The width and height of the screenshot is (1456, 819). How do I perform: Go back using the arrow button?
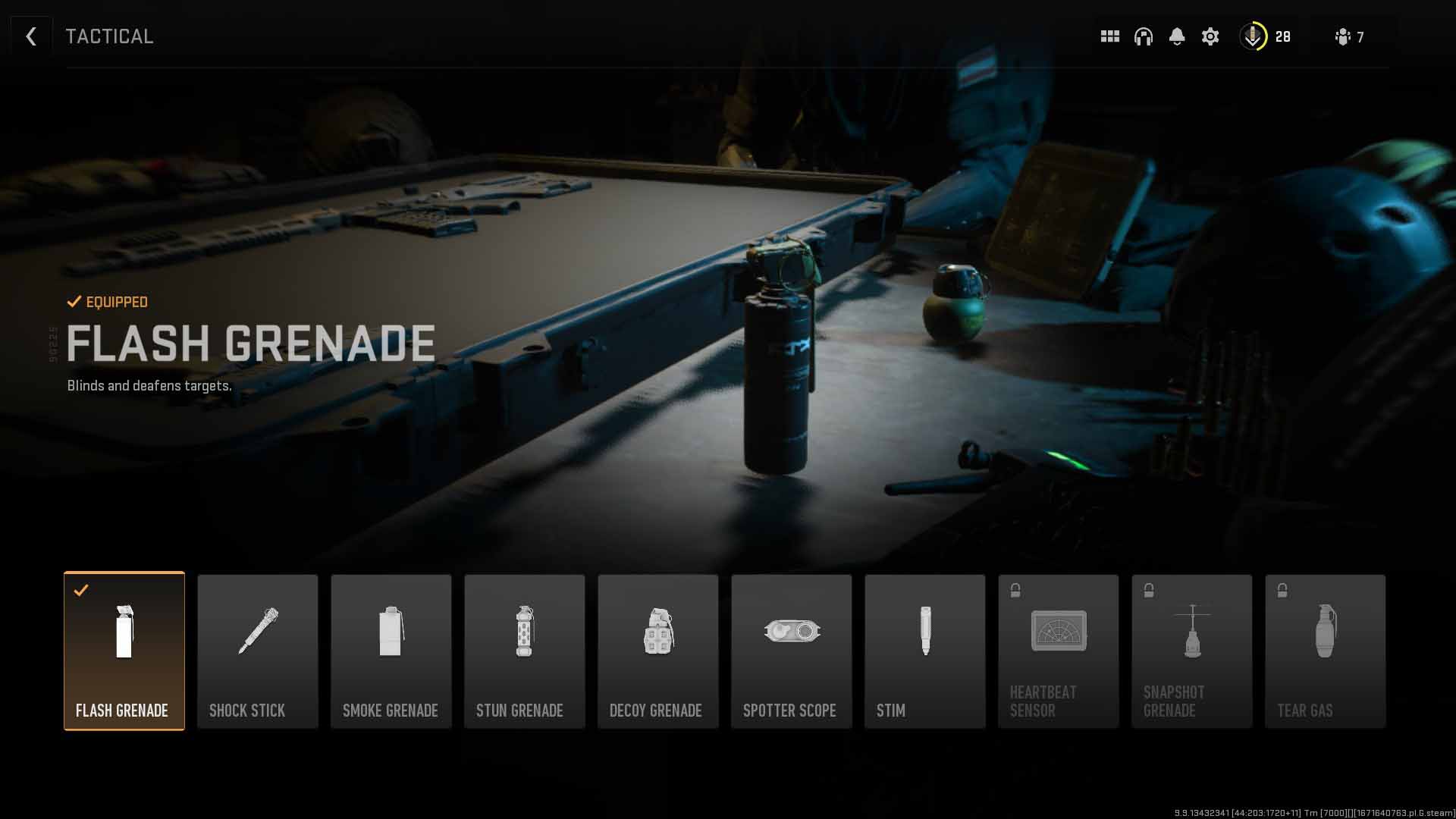(x=32, y=36)
